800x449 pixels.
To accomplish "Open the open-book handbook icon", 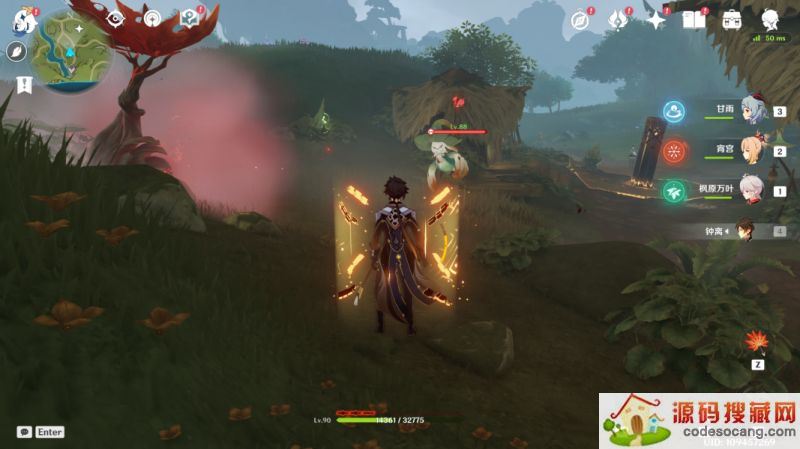I will pyautogui.click(x=693, y=20).
